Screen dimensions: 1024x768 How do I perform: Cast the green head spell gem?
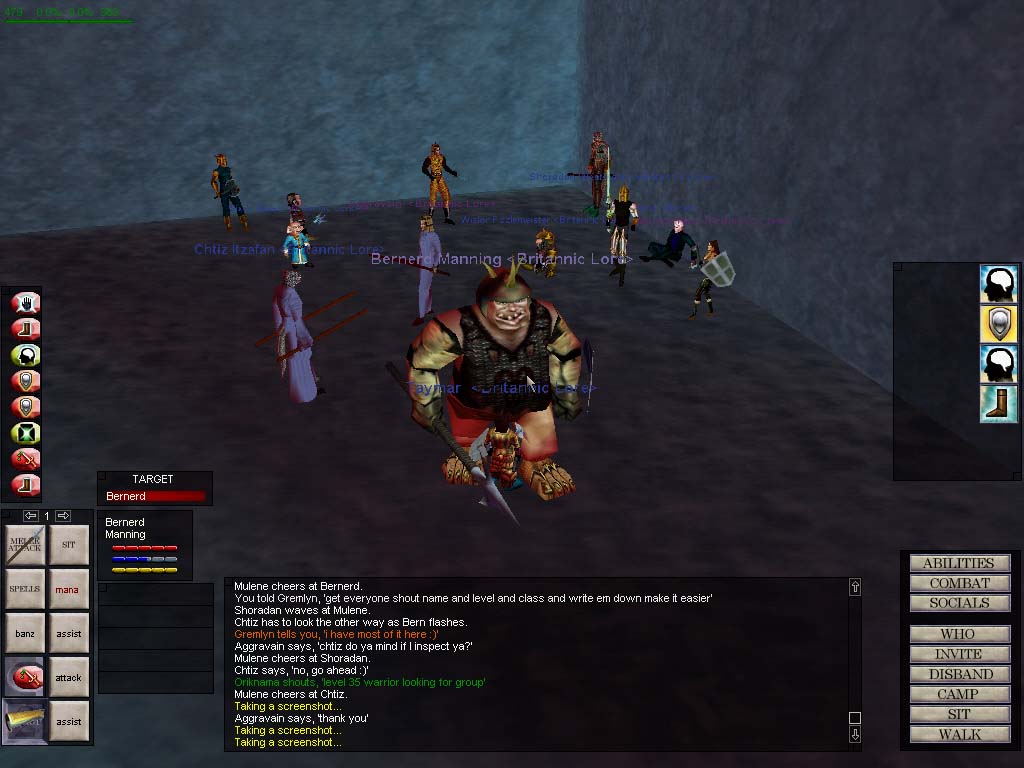25,354
